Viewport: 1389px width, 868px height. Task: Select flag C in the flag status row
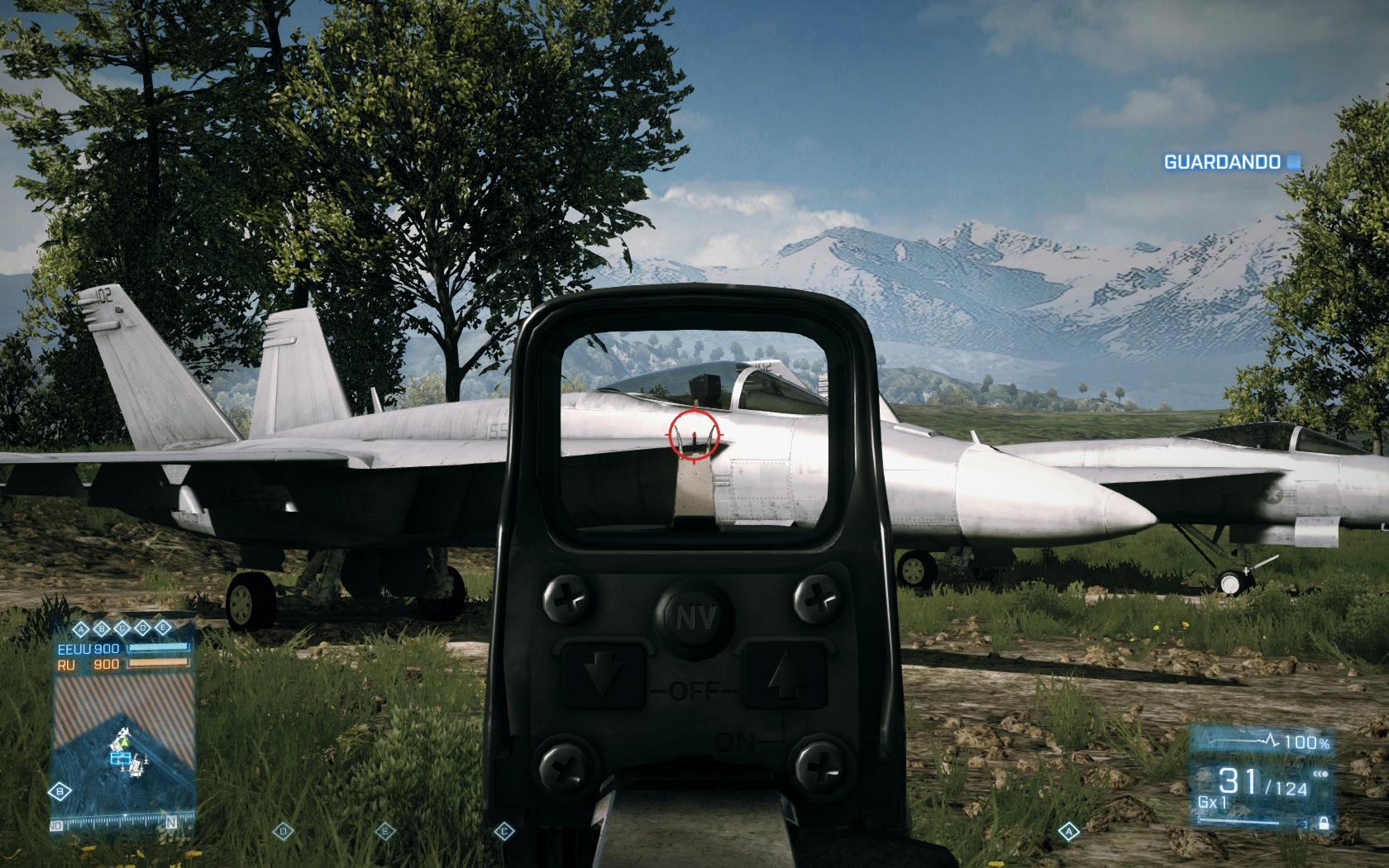122,629
